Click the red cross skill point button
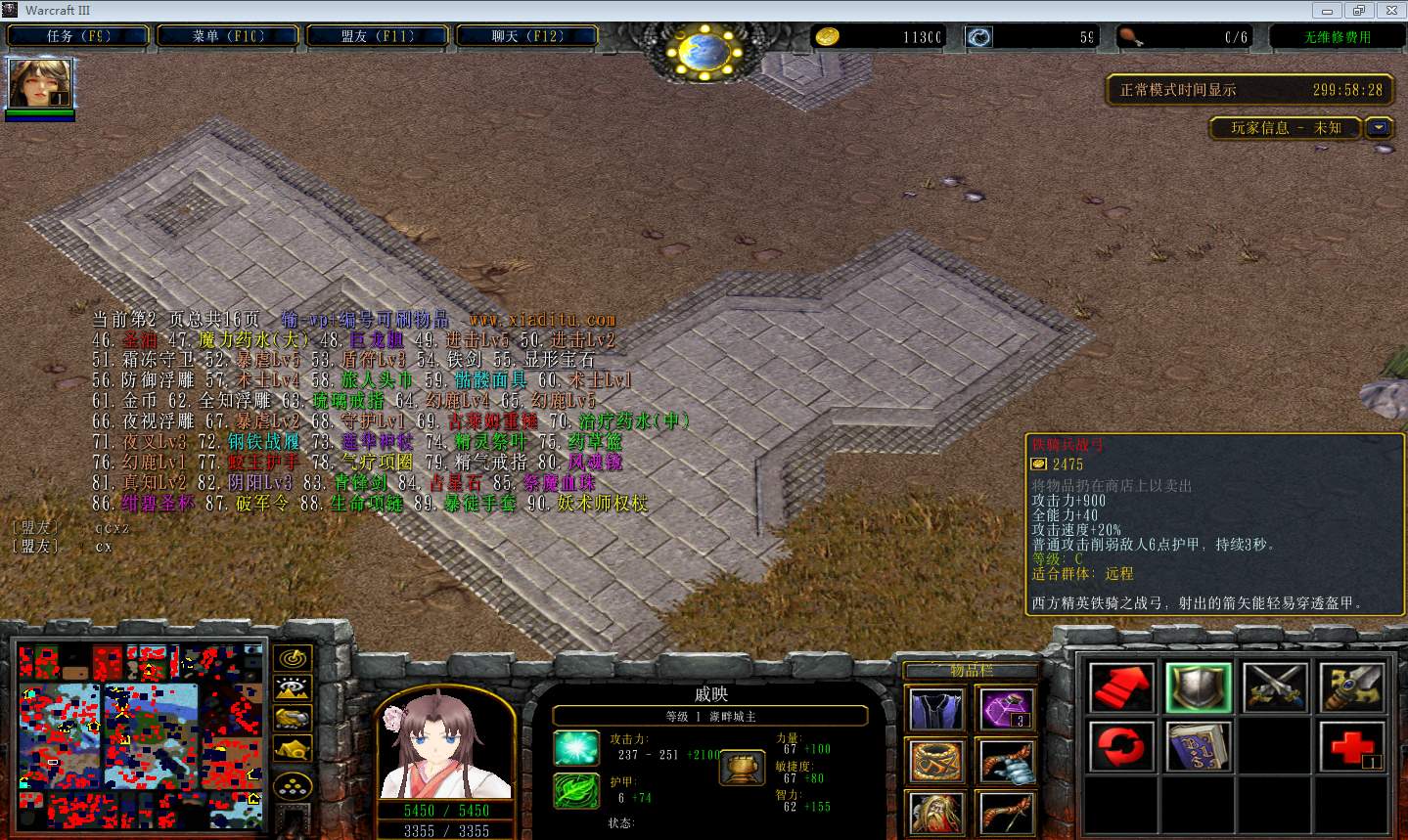The width and height of the screenshot is (1408, 840). (x=1352, y=747)
